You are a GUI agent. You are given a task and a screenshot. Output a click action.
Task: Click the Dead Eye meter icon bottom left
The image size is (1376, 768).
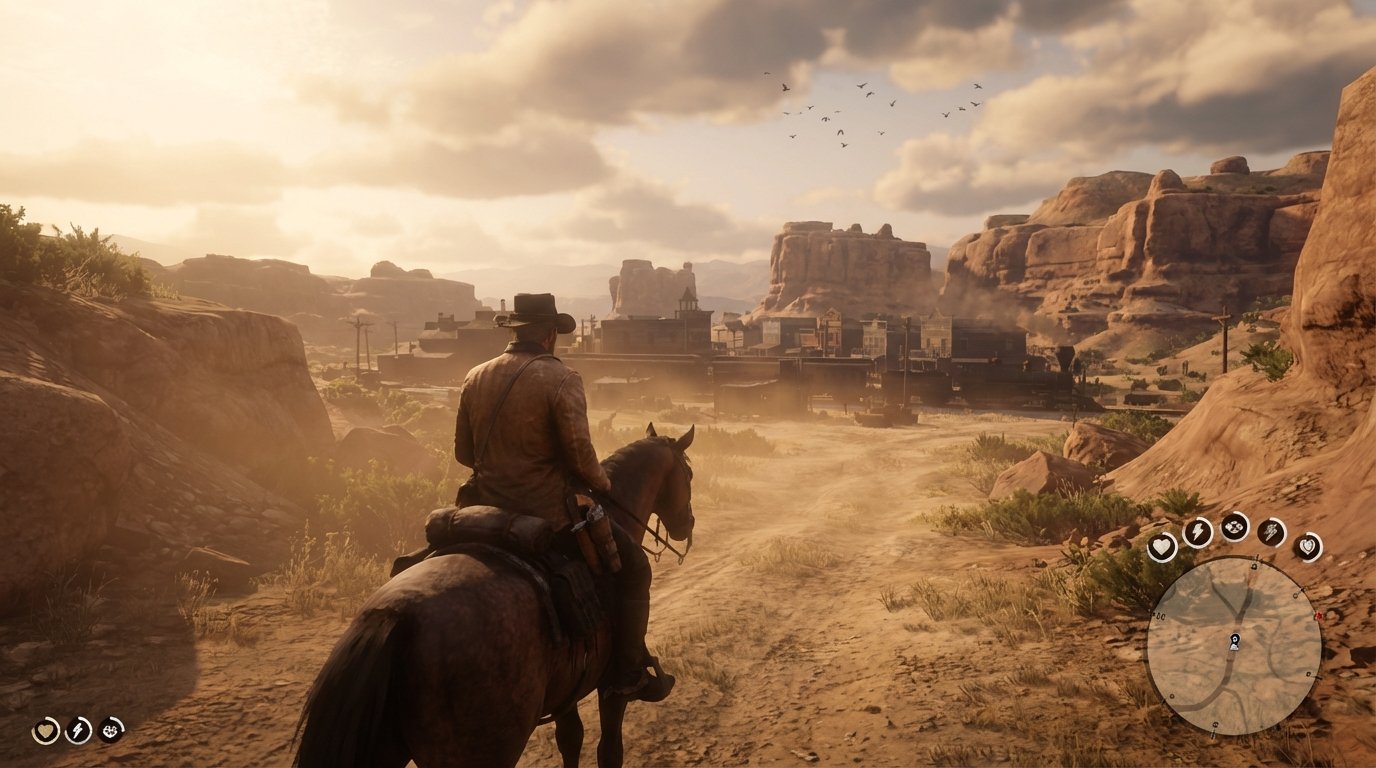click(x=110, y=730)
